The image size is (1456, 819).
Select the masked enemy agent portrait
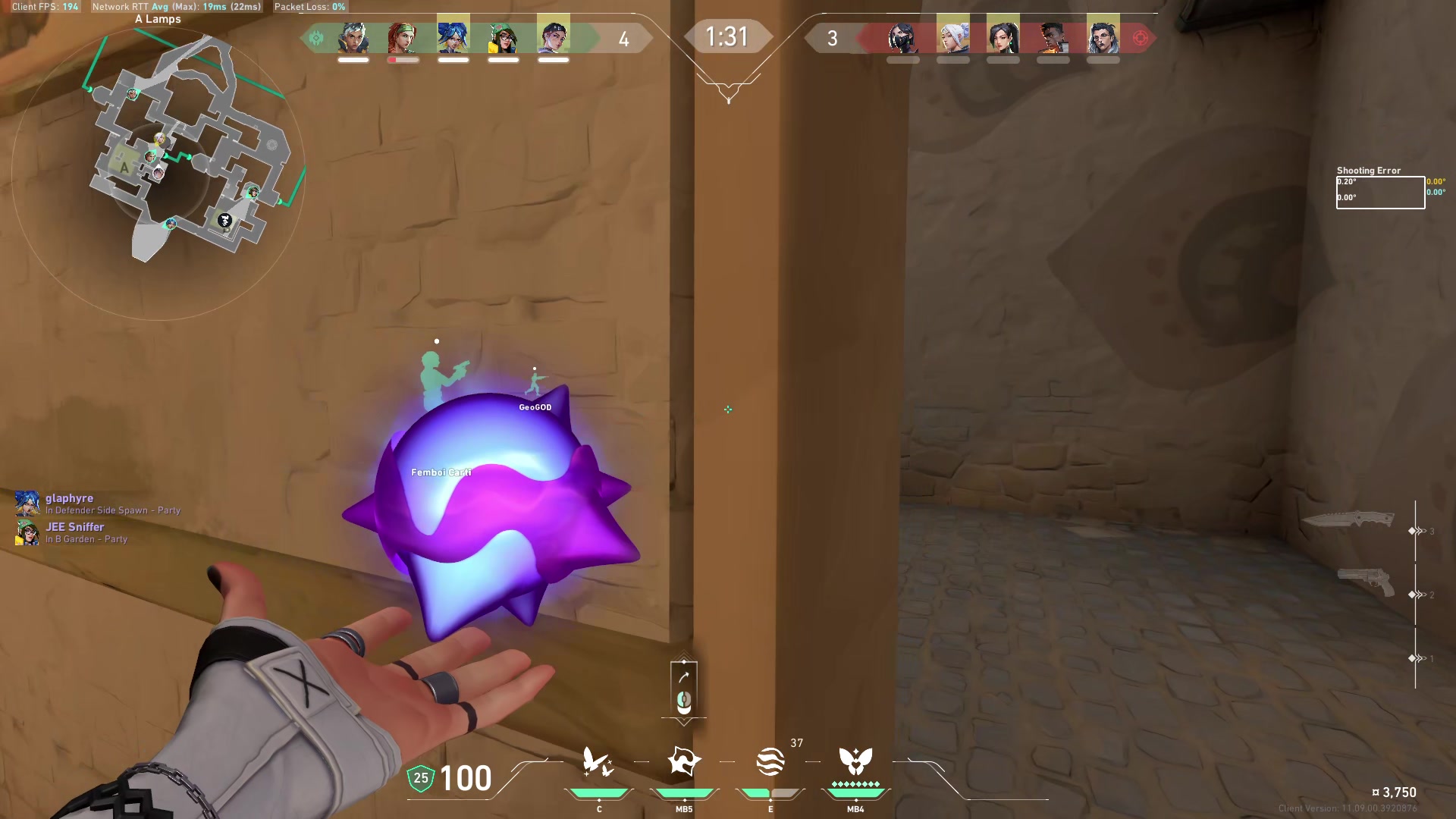903,37
